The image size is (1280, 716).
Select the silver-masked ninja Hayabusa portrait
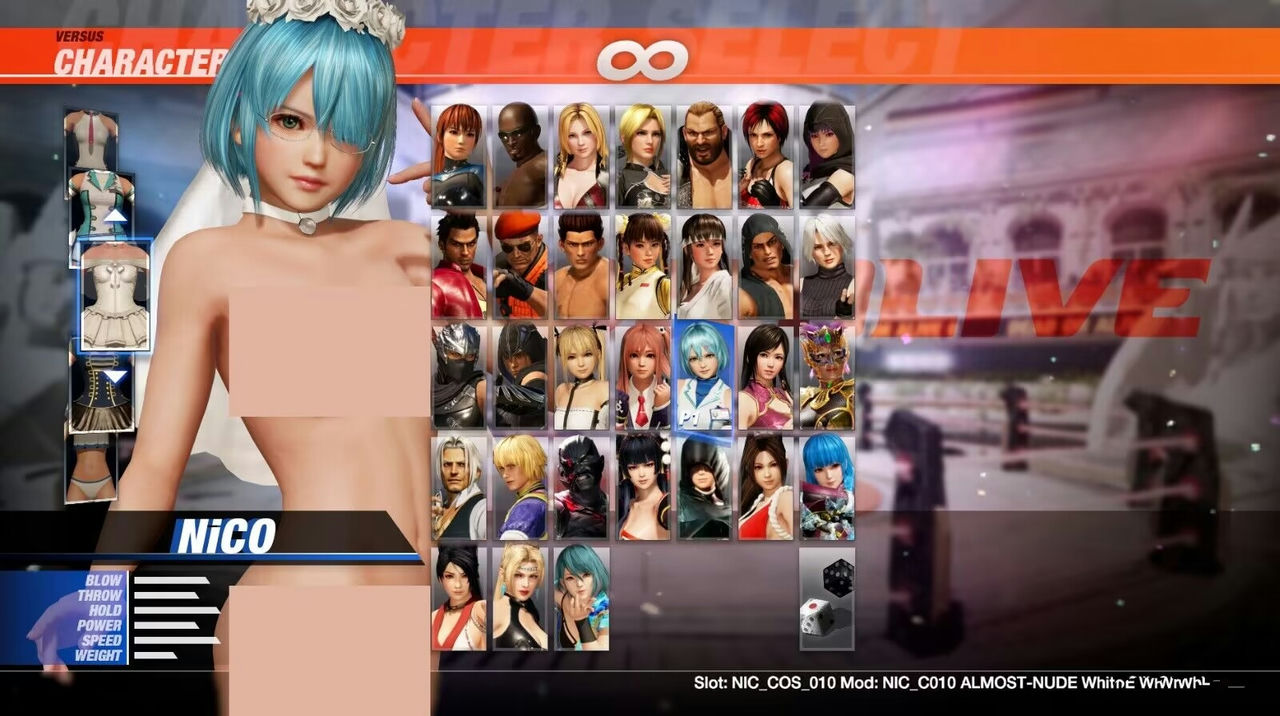[x=459, y=376]
